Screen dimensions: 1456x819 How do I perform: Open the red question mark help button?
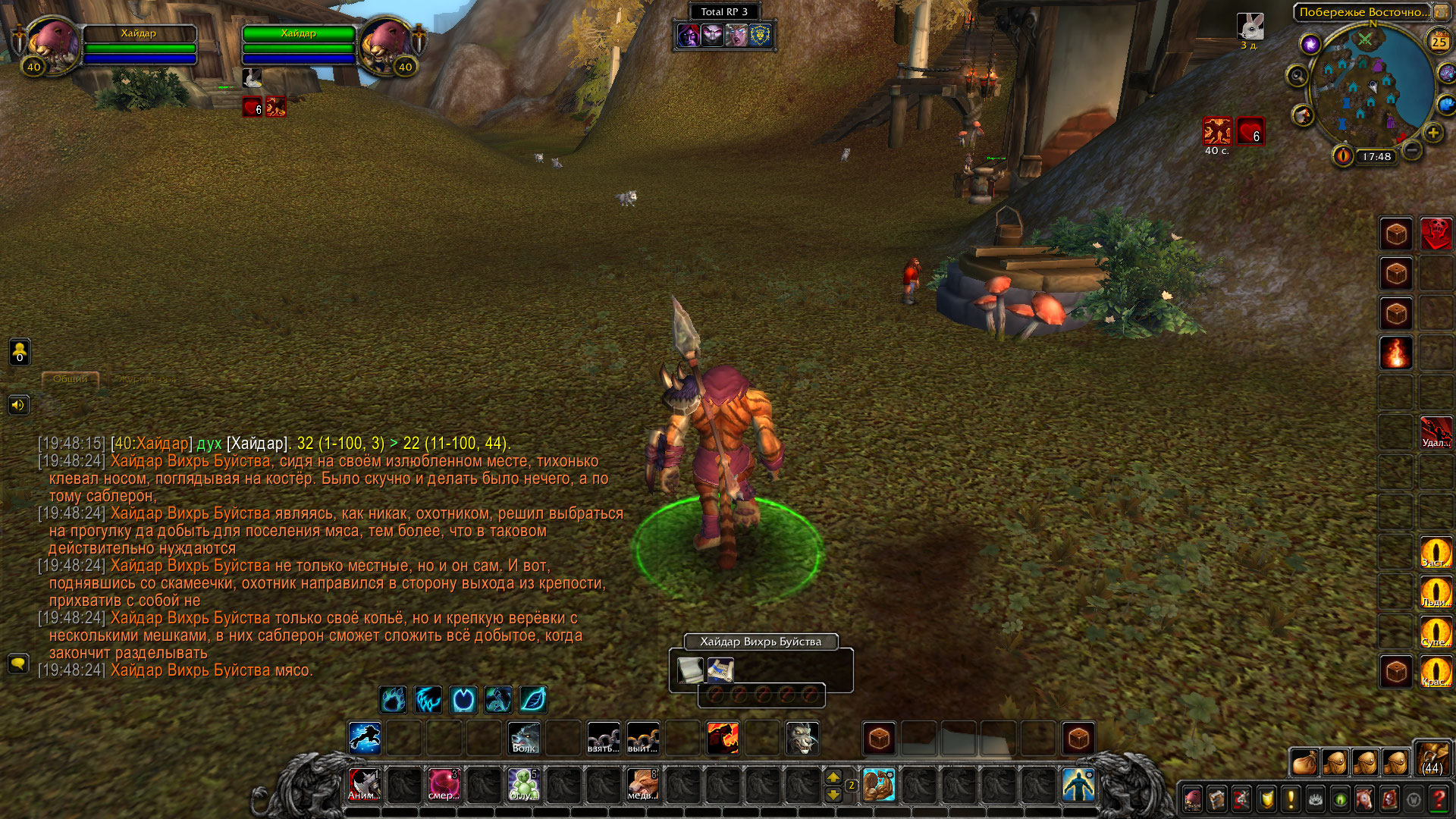tap(1438, 799)
